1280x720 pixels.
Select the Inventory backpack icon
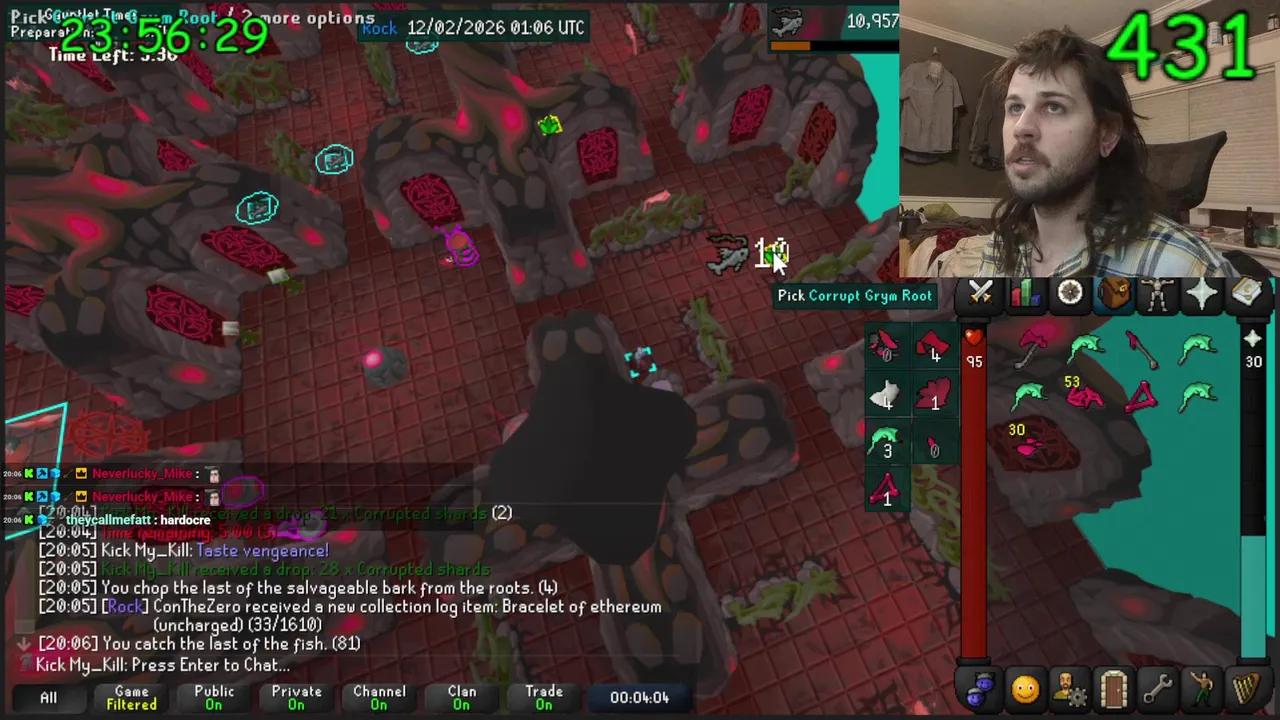(x=1113, y=292)
